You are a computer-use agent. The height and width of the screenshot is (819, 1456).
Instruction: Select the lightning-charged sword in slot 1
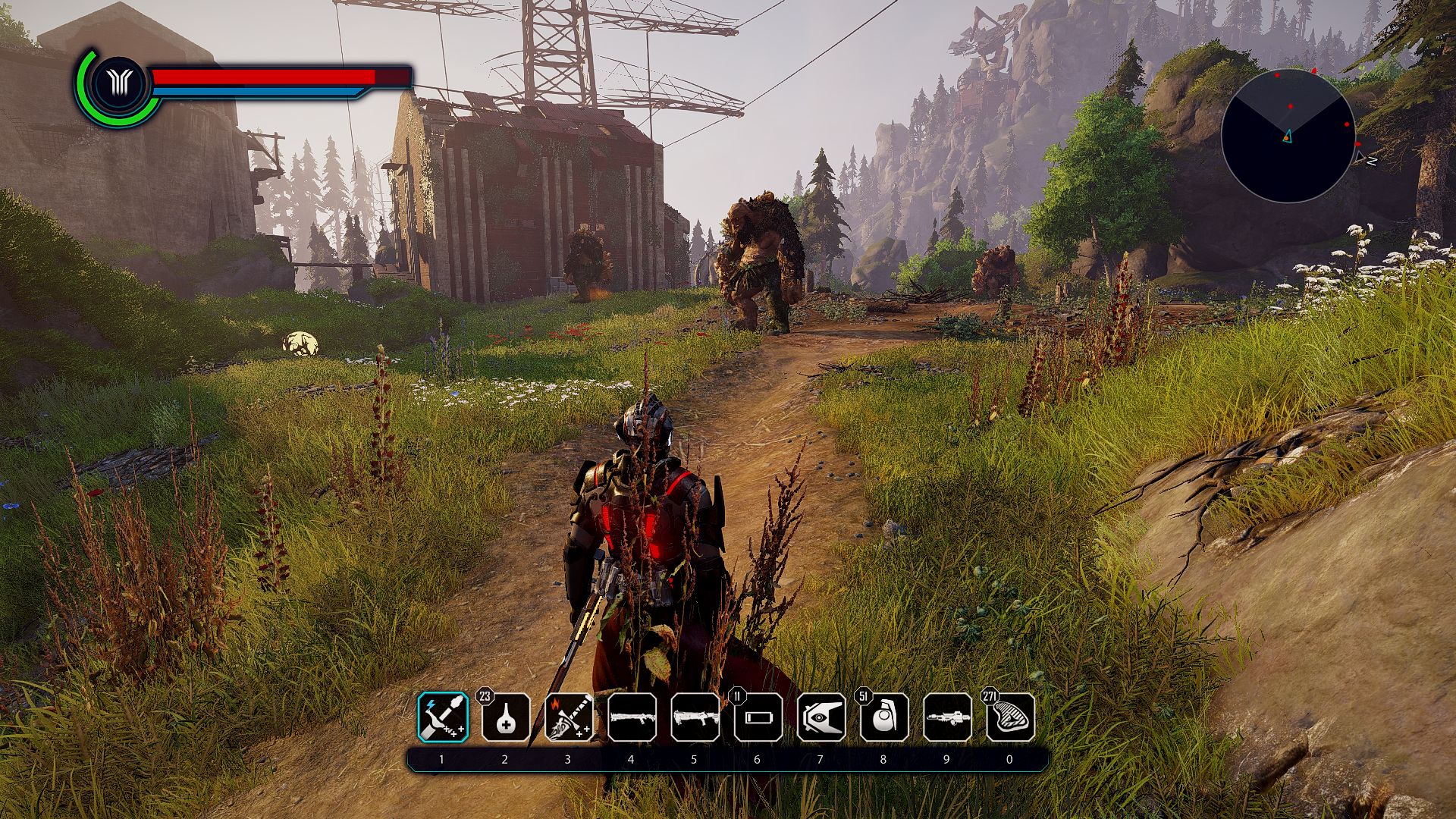pos(443,717)
